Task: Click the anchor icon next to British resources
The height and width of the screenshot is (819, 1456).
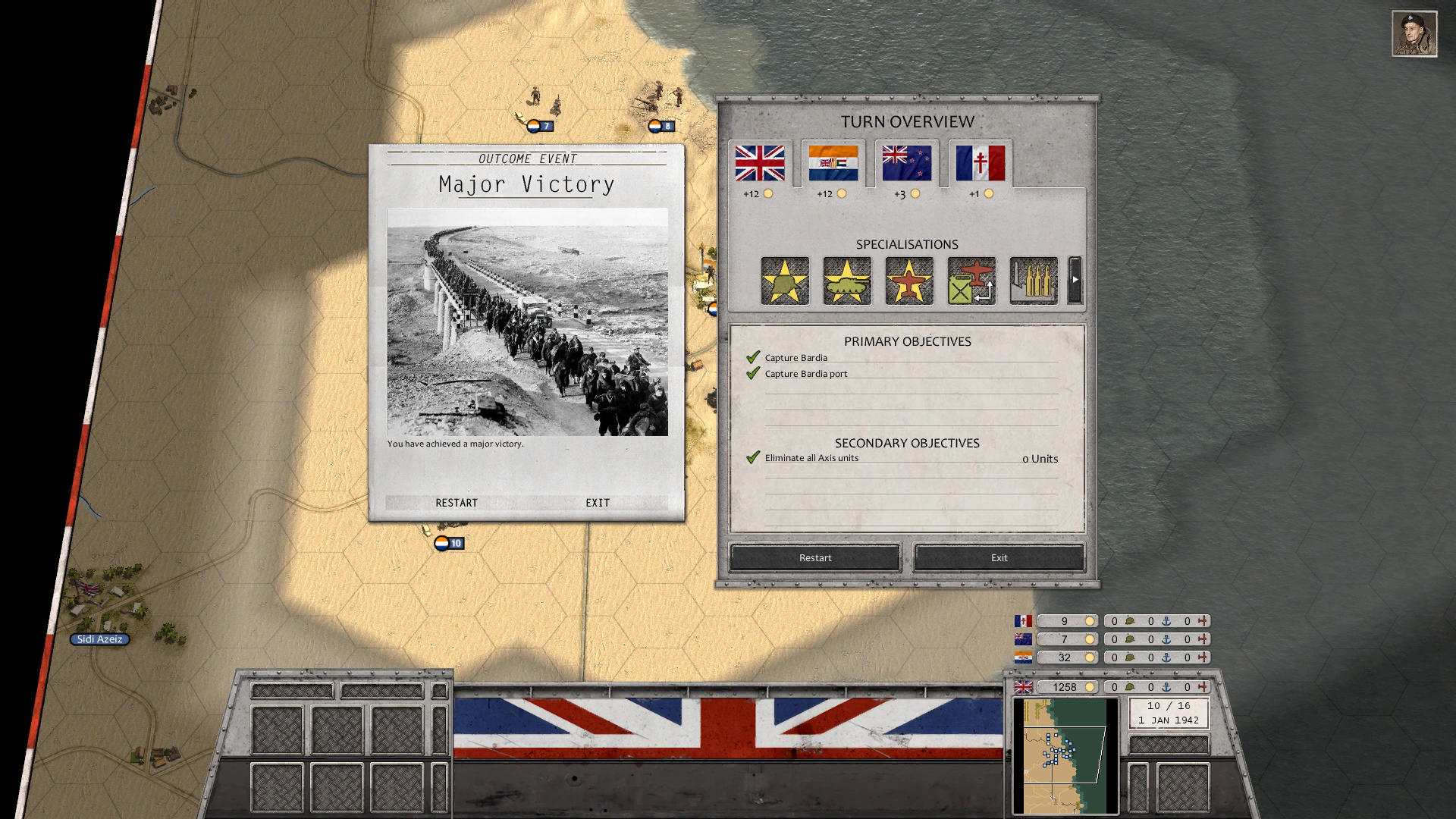Action: tap(1166, 687)
